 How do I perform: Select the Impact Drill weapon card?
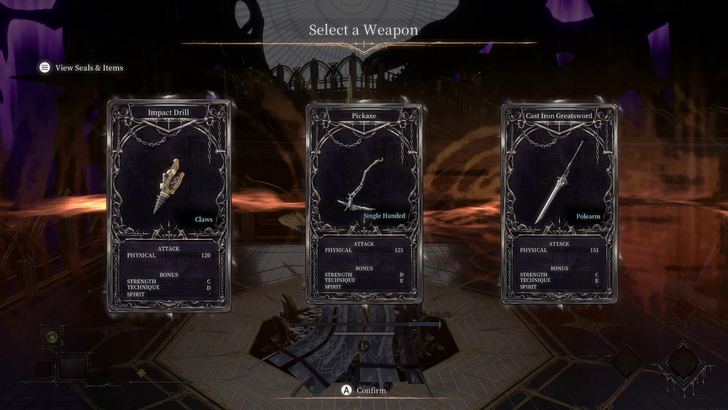[x=167, y=205]
